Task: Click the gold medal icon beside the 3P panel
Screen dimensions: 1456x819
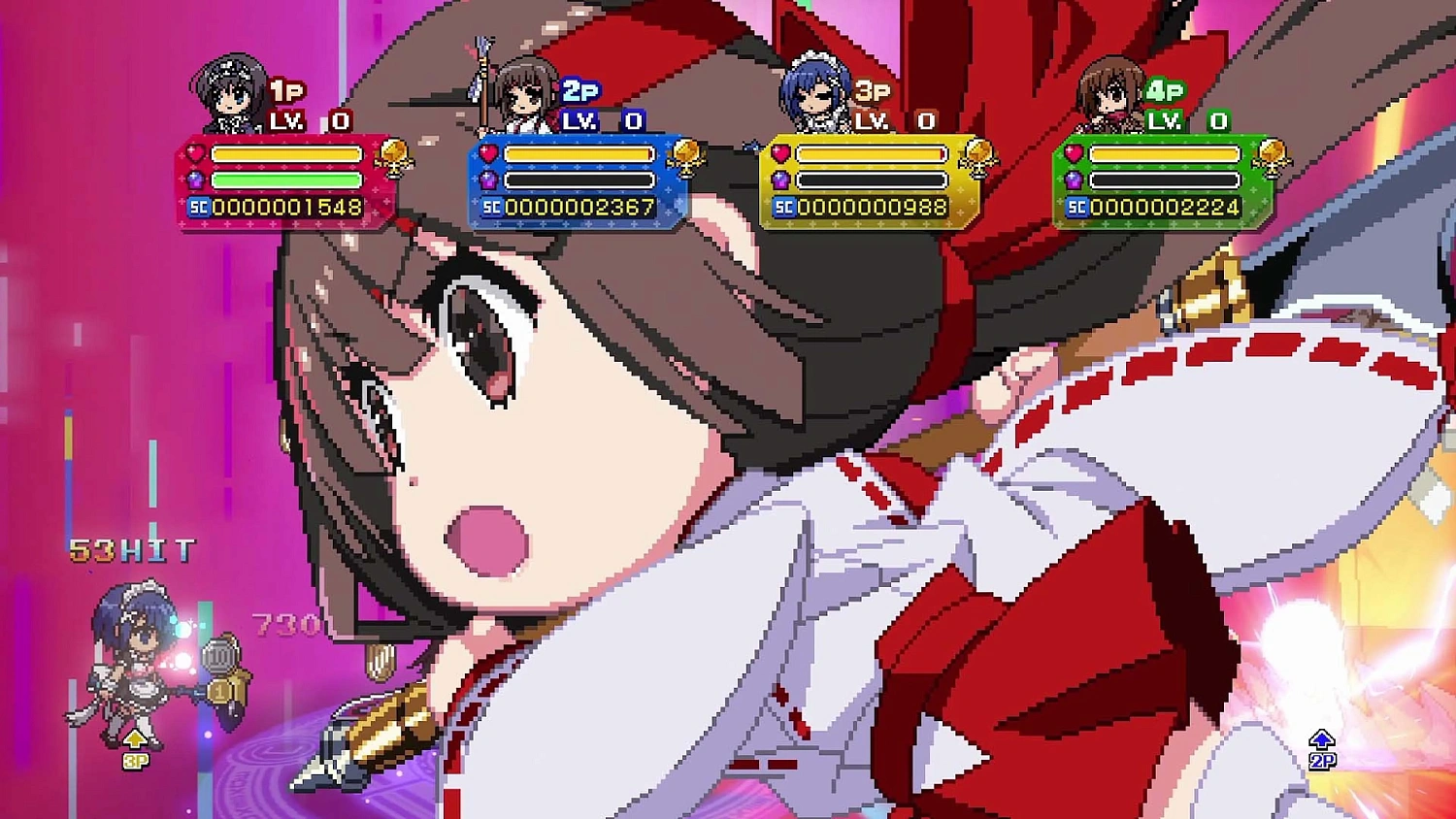Action: pos(982,155)
